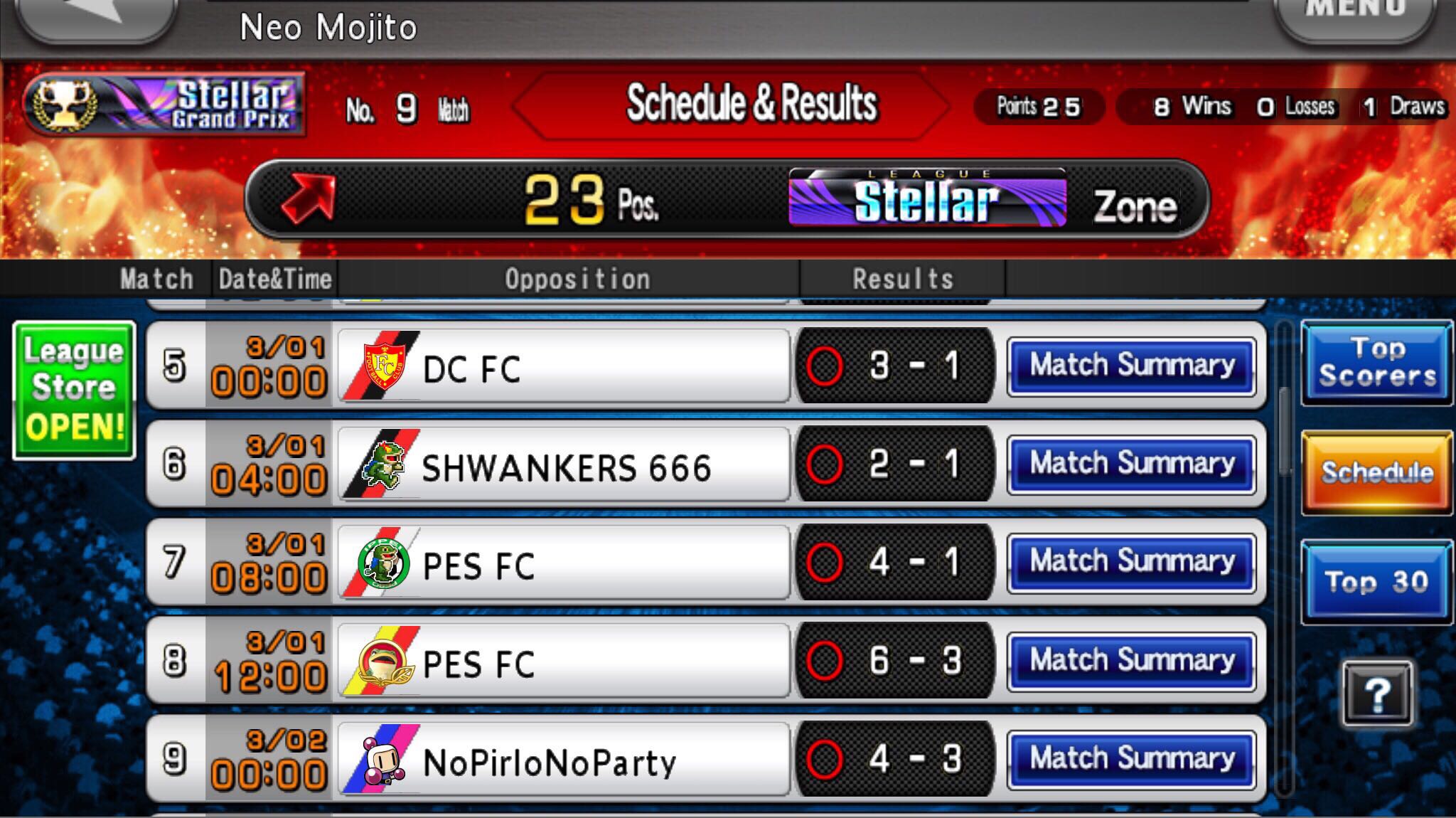Open the League Store
1456x818 pixels.
pyautogui.click(x=73, y=388)
